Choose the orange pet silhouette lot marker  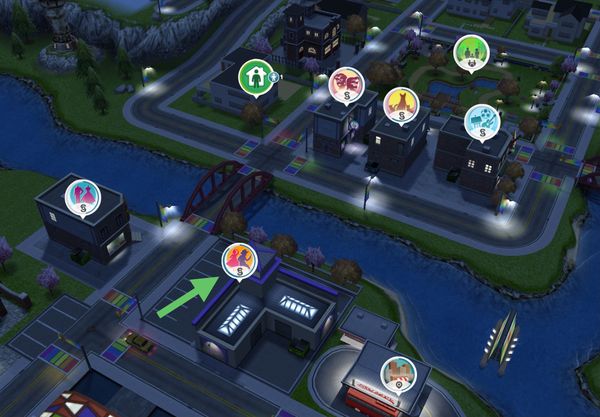click(x=401, y=104)
